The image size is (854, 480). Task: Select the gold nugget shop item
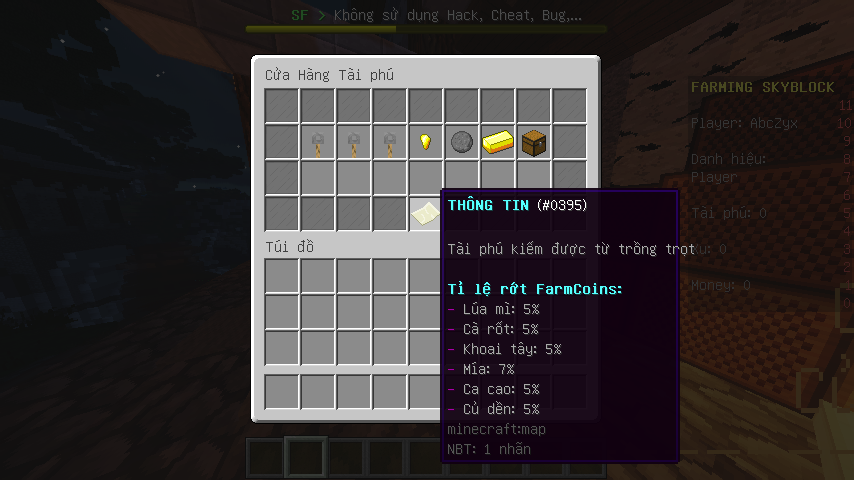click(x=425, y=142)
